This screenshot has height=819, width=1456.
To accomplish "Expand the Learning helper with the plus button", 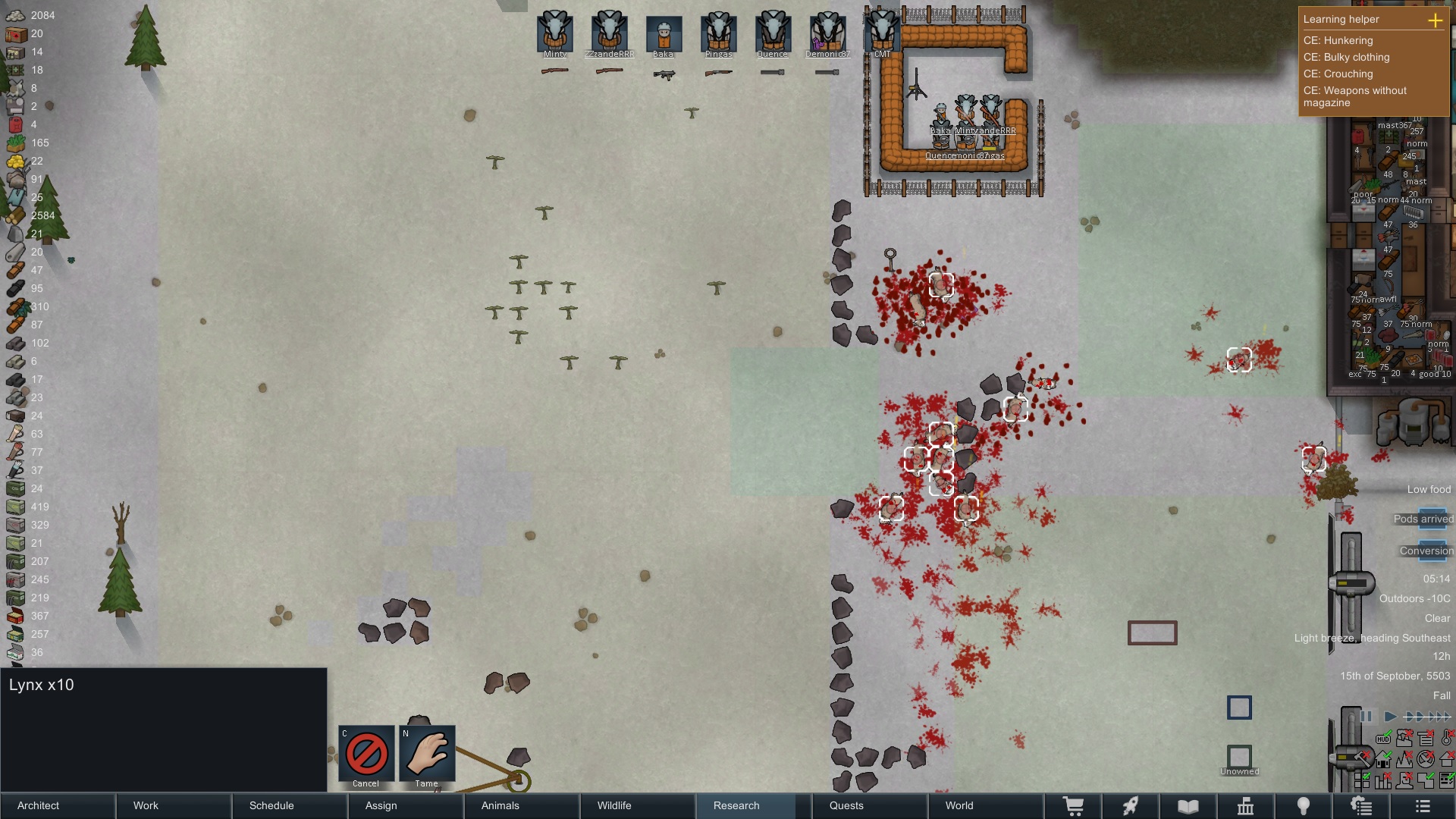I will 1435,20.
